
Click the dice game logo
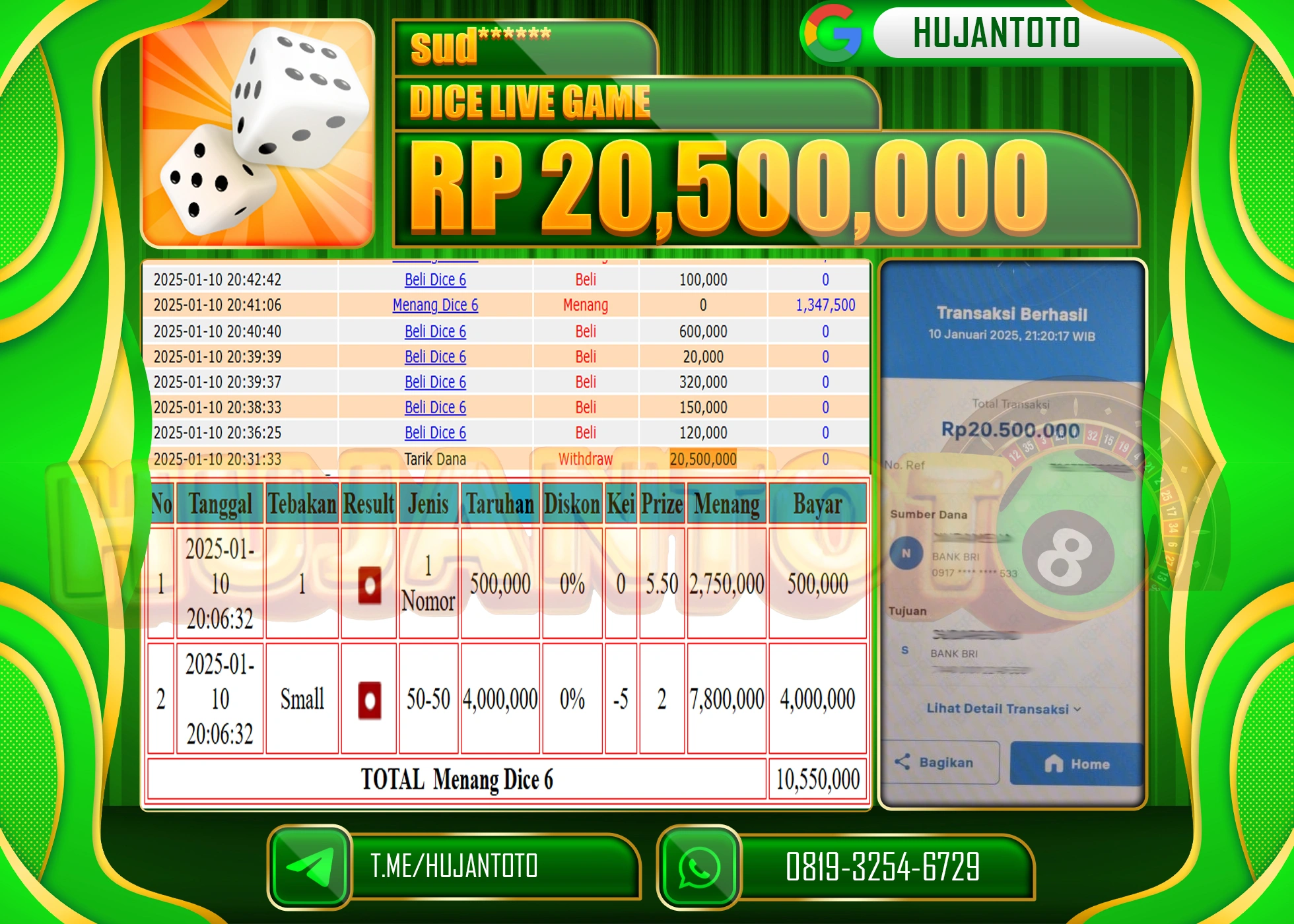pos(257,132)
